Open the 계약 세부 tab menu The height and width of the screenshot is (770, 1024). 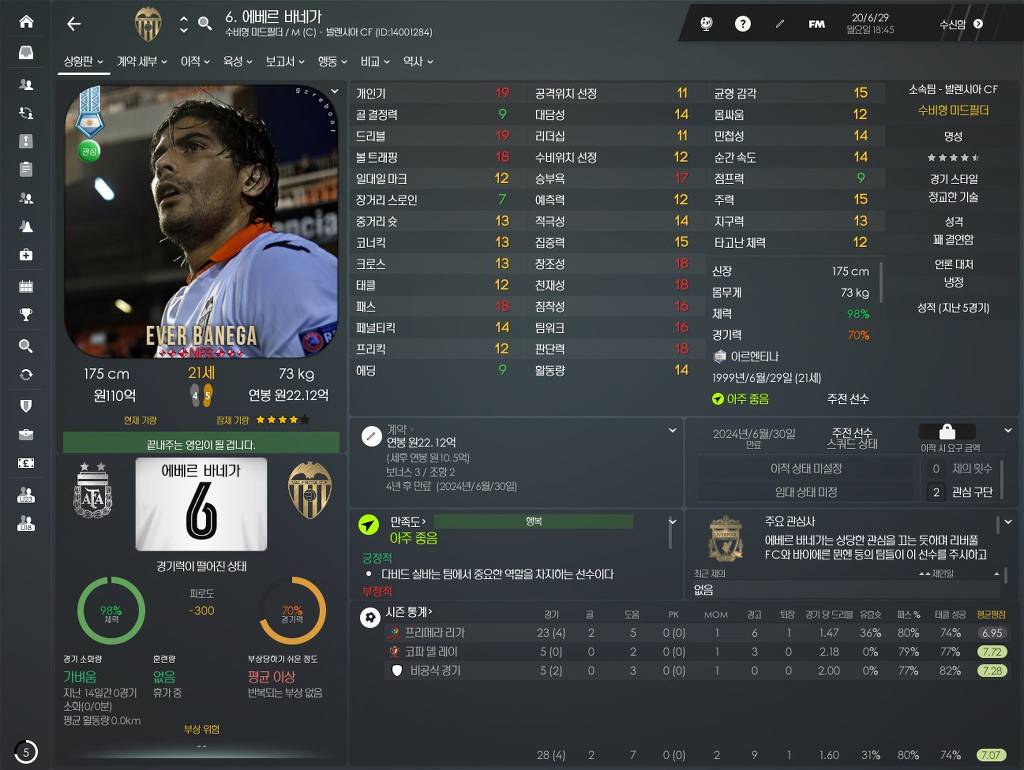pos(142,62)
